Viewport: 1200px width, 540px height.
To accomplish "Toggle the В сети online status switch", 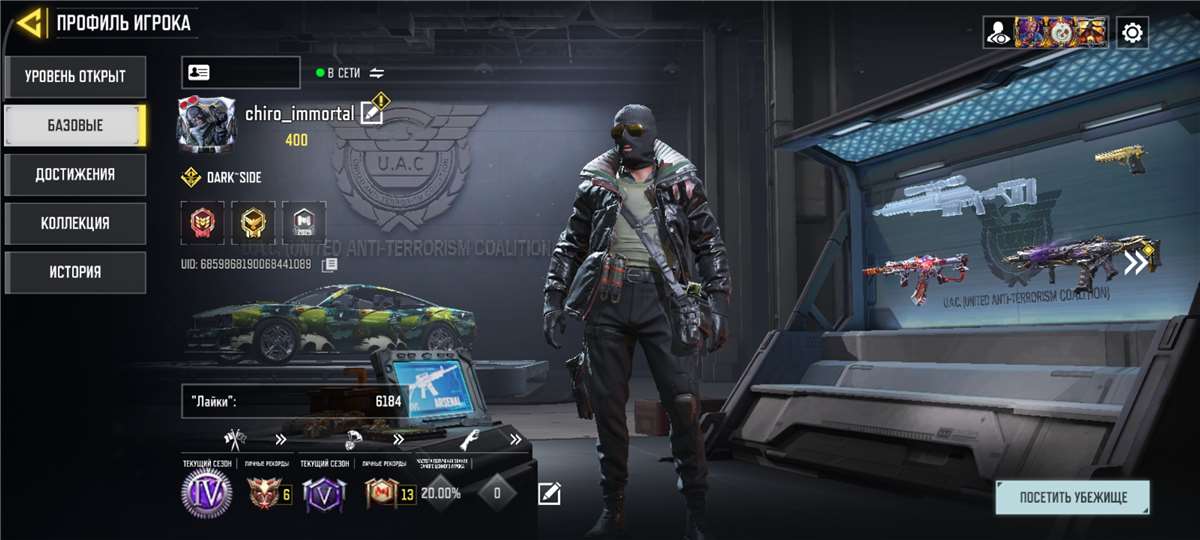I will 377,73.
